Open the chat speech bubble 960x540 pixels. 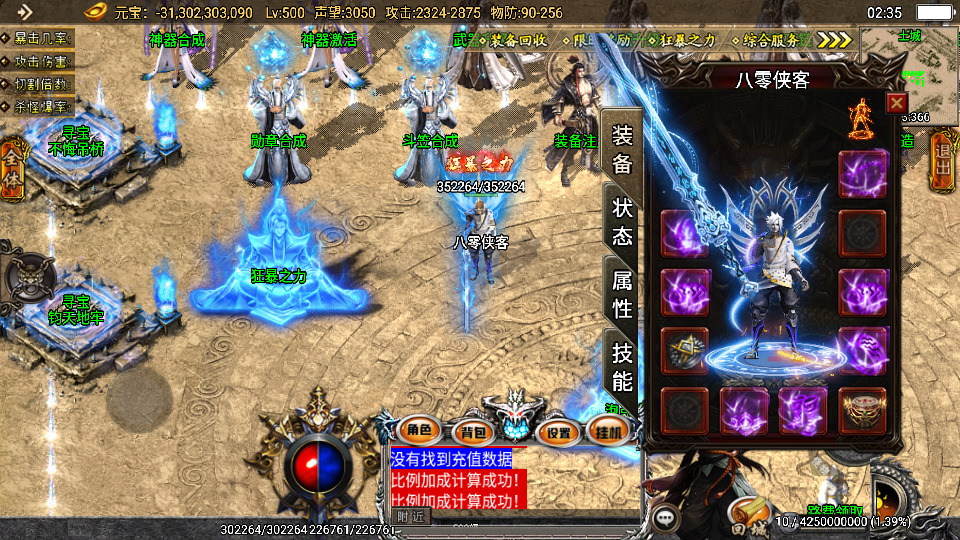coord(667,518)
